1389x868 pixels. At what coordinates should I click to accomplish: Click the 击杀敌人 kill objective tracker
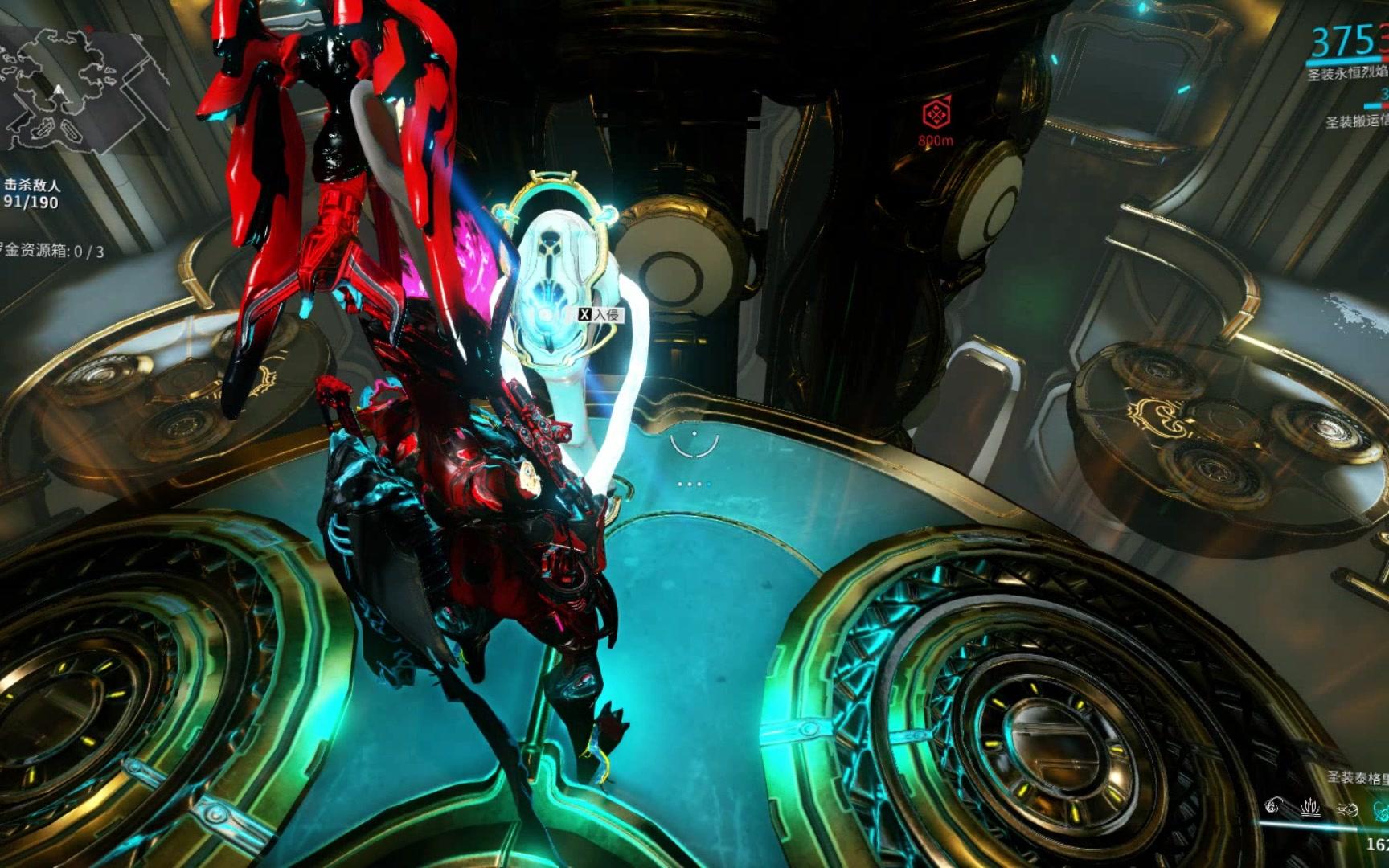(x=32, y=194)
